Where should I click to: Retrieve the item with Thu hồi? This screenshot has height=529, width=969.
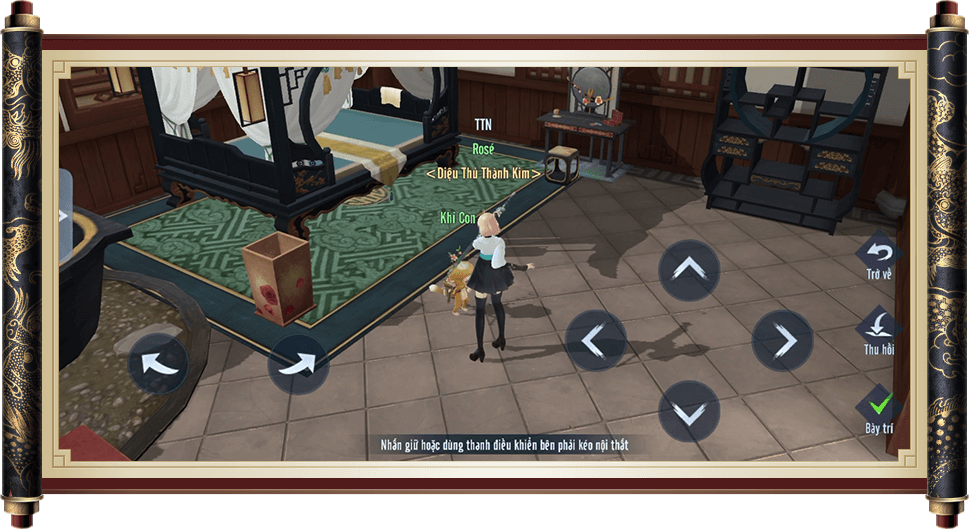click(x=879, y=328)
